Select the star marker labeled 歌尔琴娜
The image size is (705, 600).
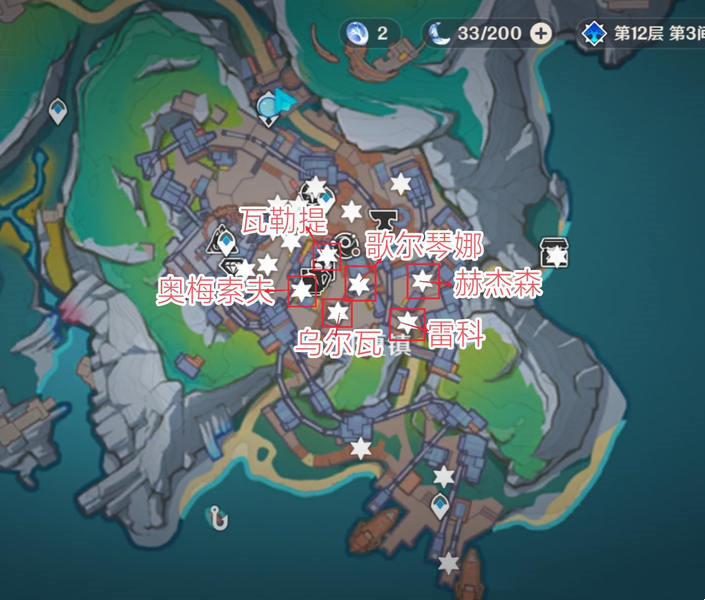[360, 284]
